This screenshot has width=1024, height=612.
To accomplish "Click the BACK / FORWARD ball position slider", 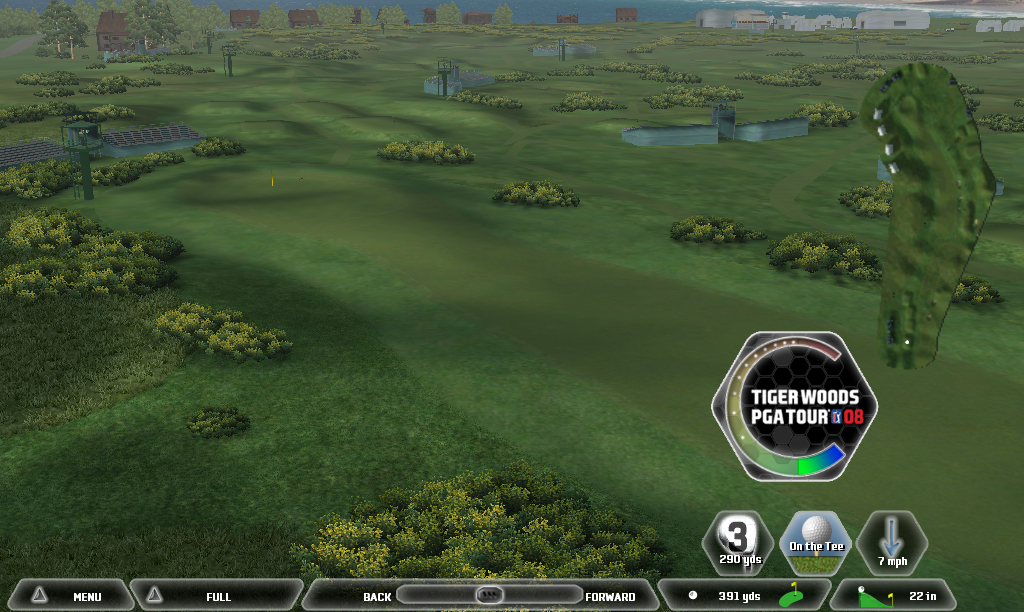I will [488, 595].
